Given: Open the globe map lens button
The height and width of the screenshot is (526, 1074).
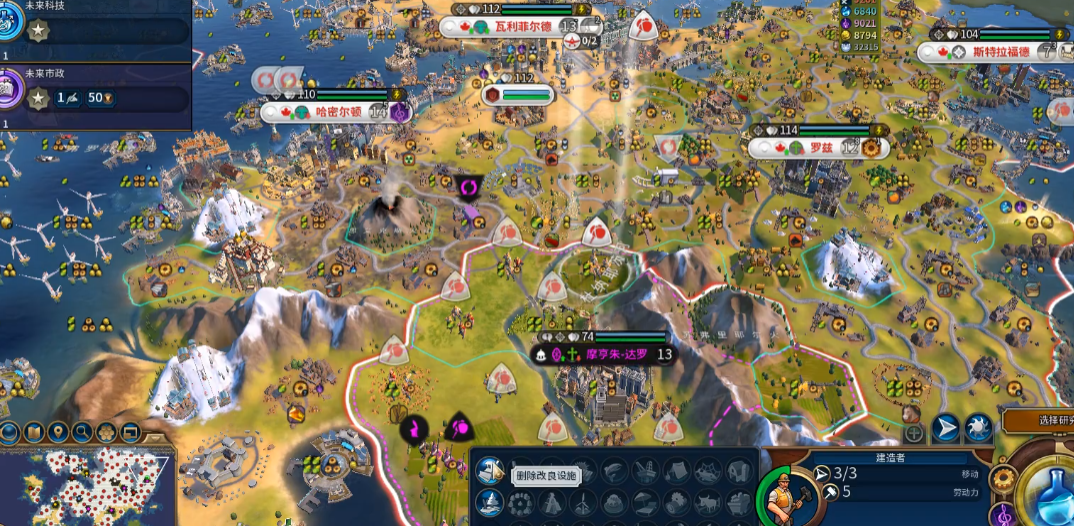Looking at the screenshot, I should pyautogui.click(x=9, y=433).
